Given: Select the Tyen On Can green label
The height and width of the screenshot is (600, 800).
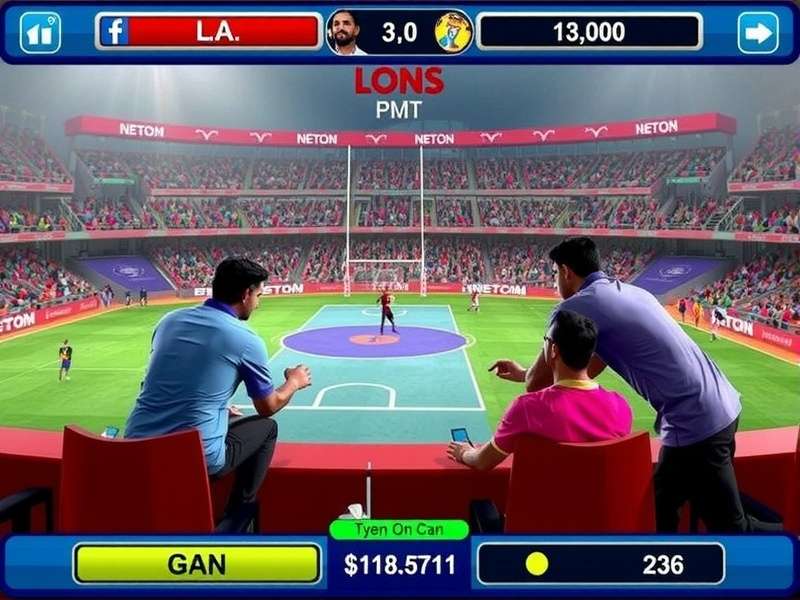Looking at the screenshot, I should pos(399,530).
